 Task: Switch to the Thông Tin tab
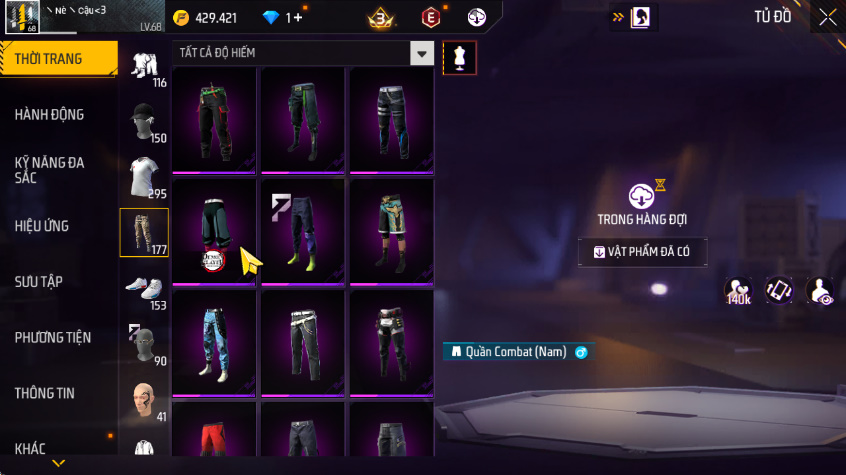click(x=45, y=393)
